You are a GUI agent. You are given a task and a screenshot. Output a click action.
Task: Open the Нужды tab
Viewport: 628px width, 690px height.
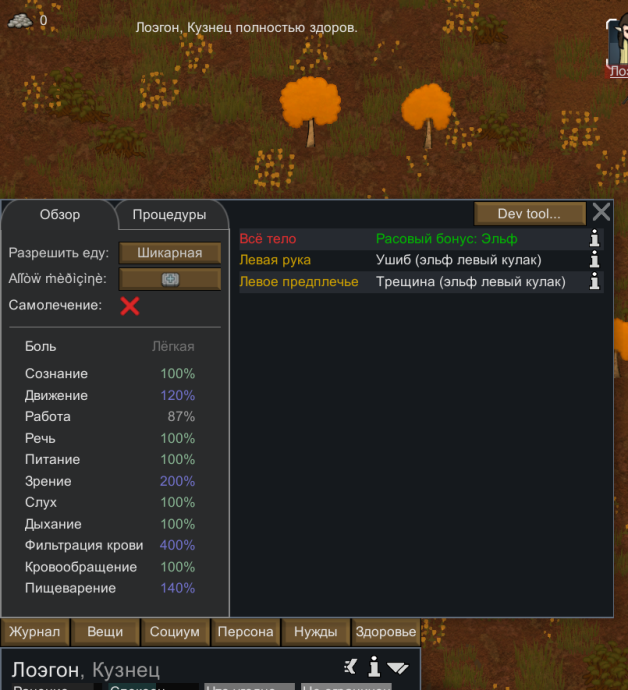coord(315,632)
